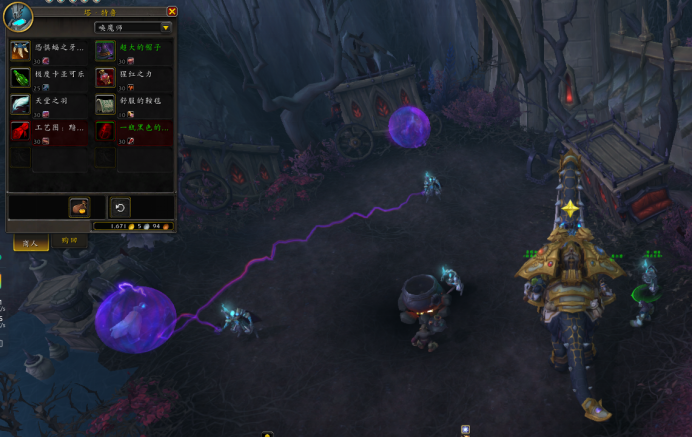Click the coin pouch sell button
This screenshot has height=437, width=693.
click(x=79, y=207)
